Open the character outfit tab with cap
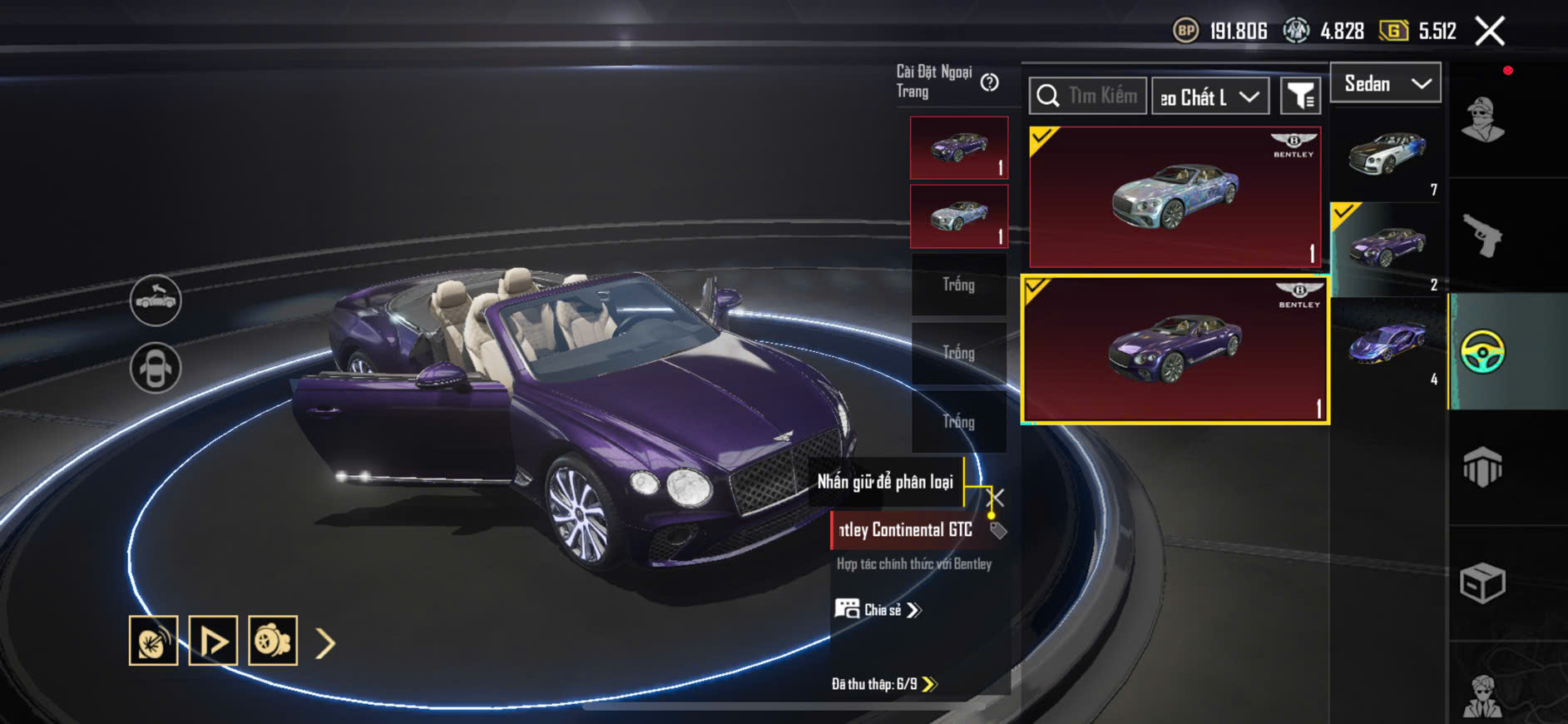 pos(1483,120)
